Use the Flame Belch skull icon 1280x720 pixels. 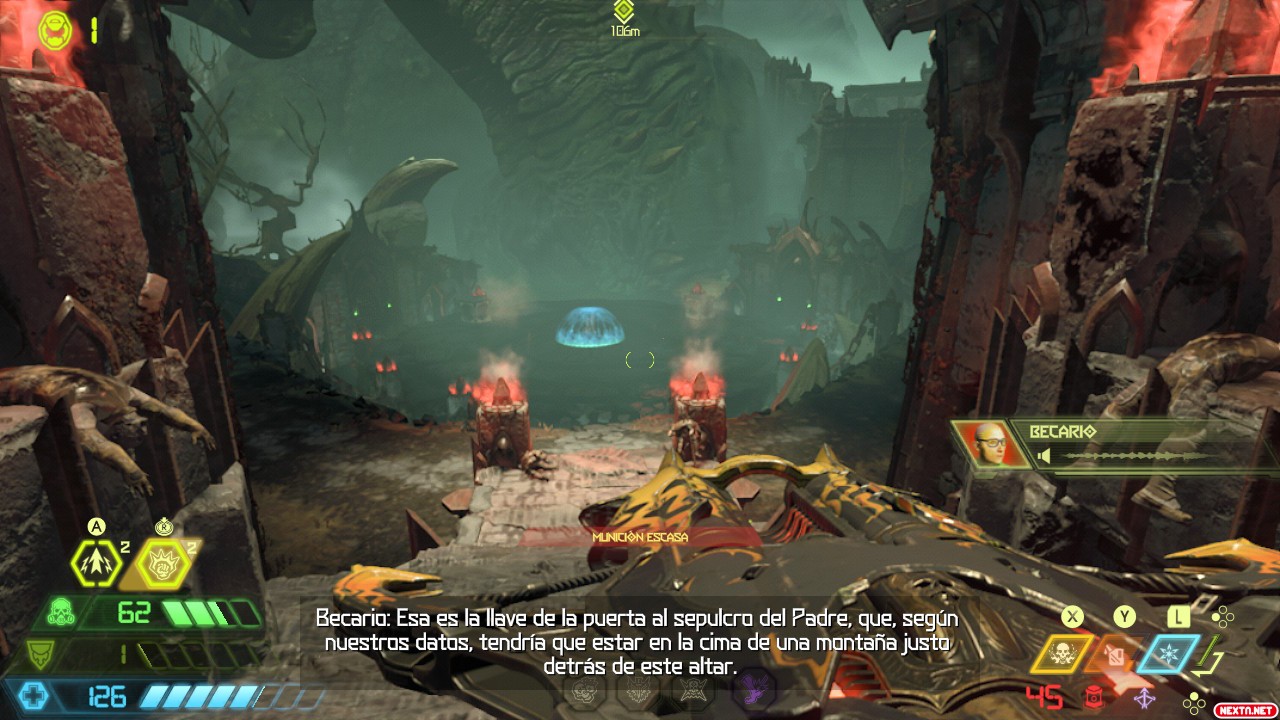[1060, 654]
